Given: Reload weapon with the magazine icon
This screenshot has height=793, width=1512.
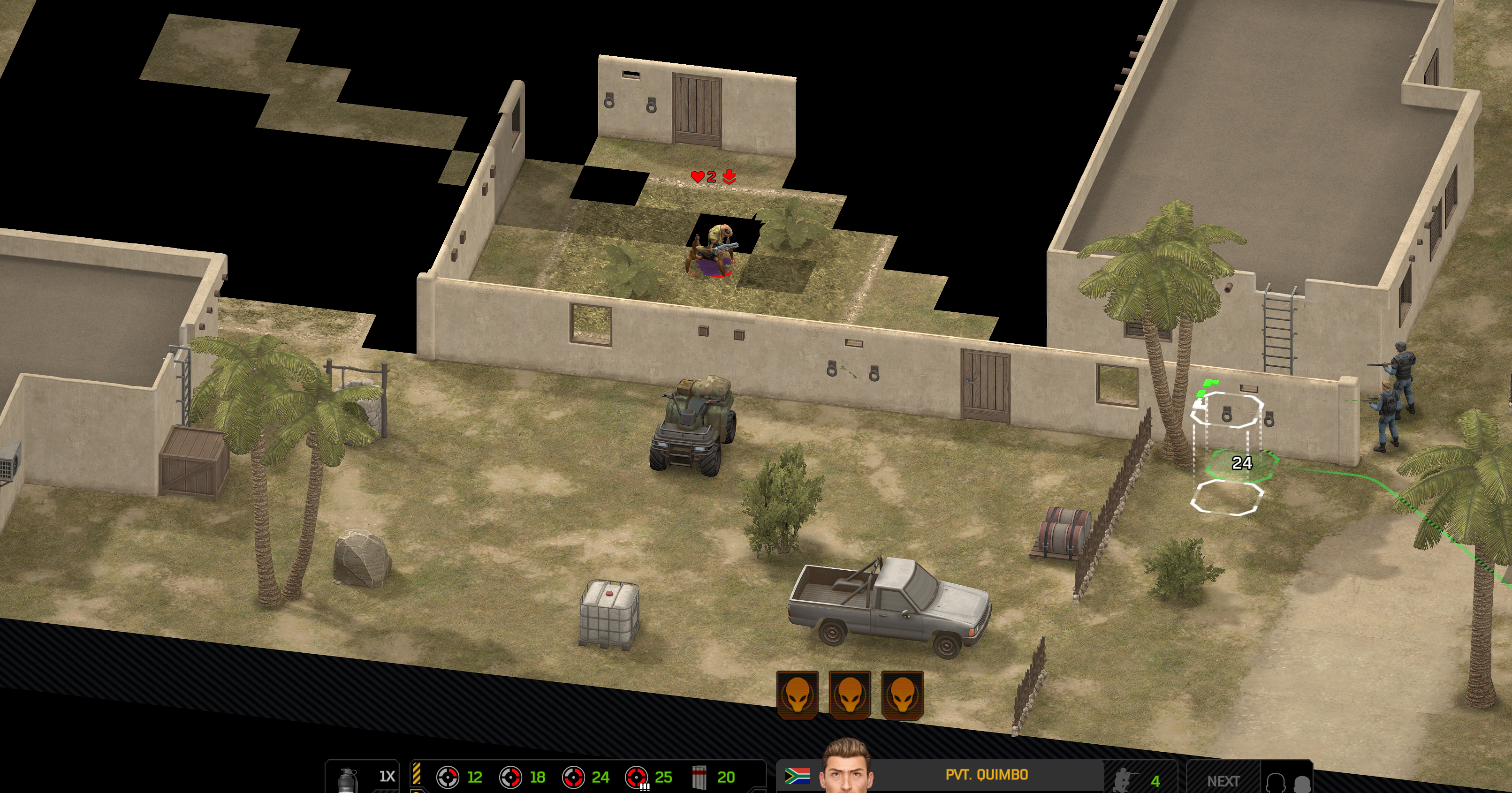Looking at the screenshot, I should (x=699, y=777).
